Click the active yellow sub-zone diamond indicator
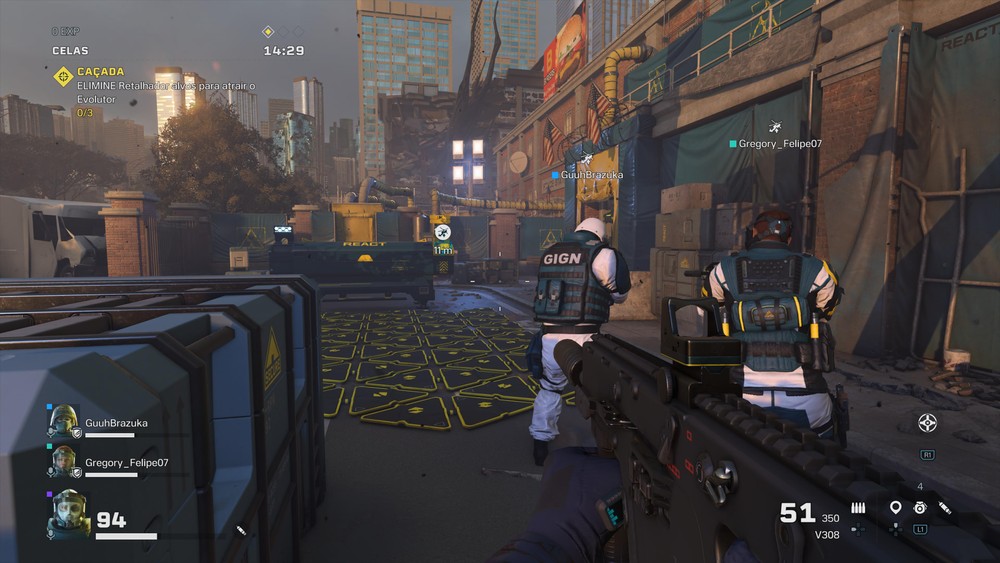The height and width of the screenshot is (563, 1000). [x=268, y=31]
